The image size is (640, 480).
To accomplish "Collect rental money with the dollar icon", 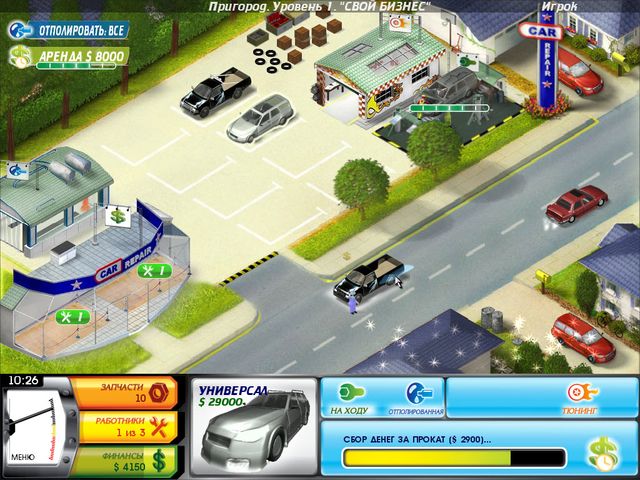I will tap(602, 455).
